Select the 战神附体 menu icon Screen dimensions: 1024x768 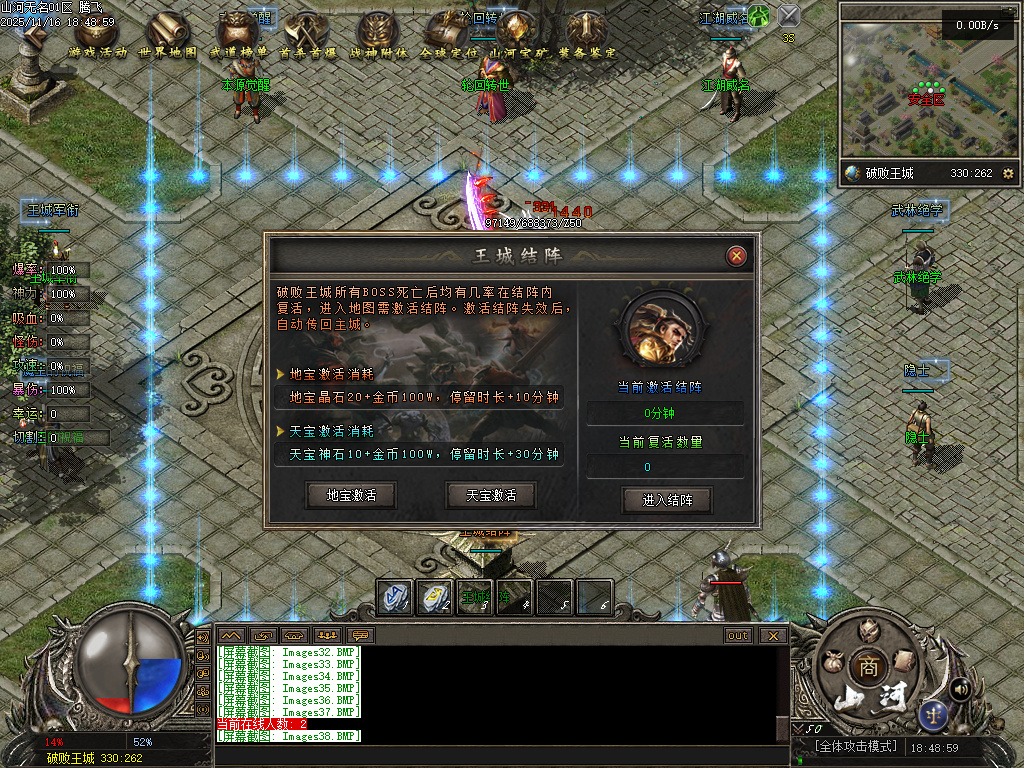point(377,32)
